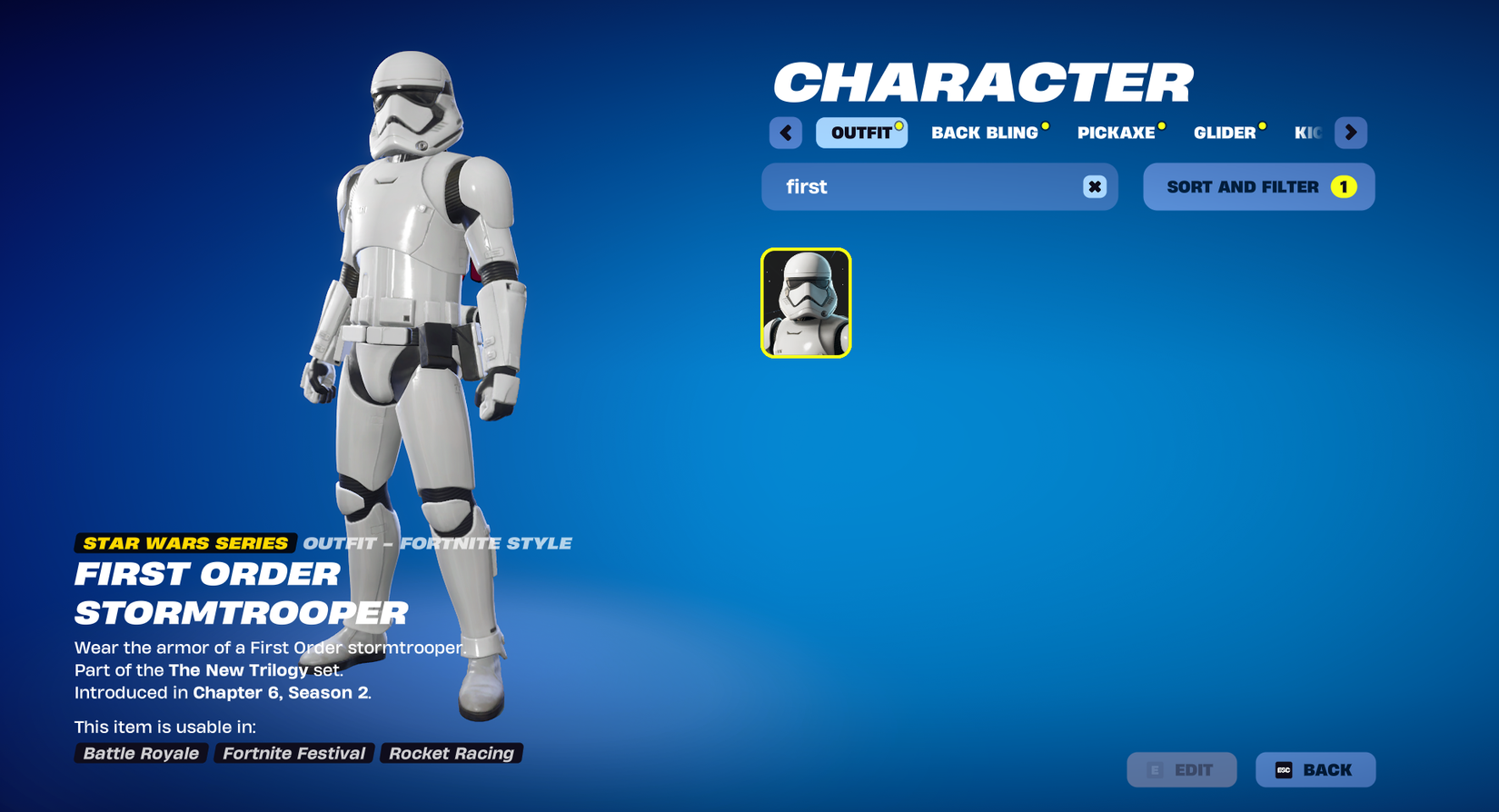The image size is (1499, 812).
Task: Click the clear search X icon
Action: [x=1093, y=186]
